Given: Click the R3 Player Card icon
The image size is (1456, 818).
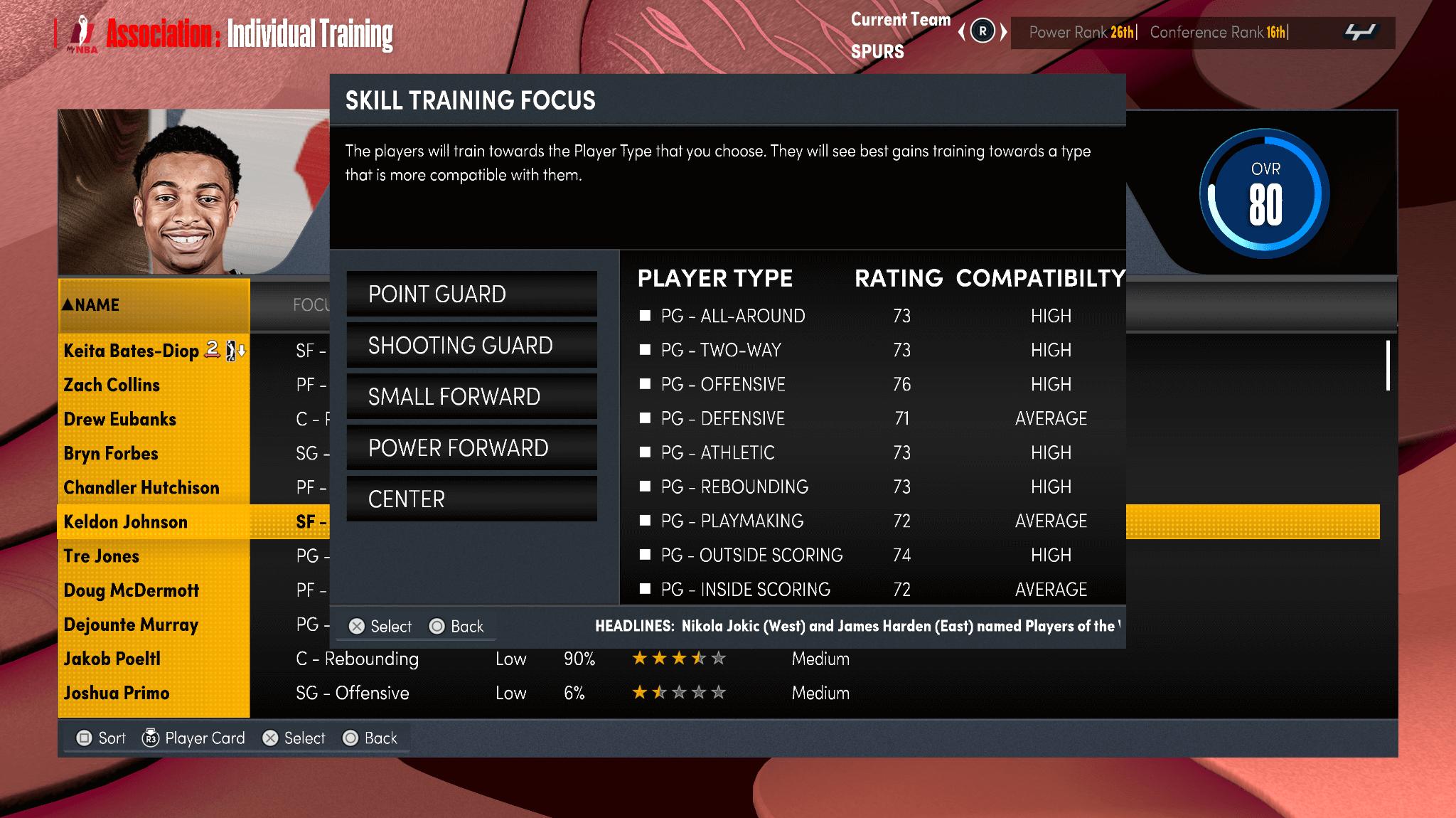Looking at the screenshot, I should [x=151, y=738].
